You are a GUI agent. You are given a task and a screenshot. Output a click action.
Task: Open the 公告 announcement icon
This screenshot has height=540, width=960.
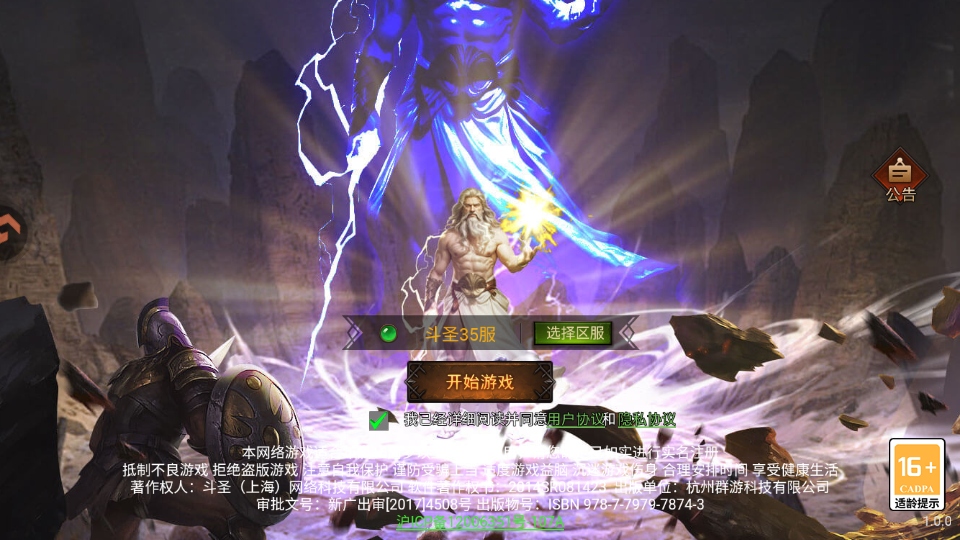coord(900,176)
